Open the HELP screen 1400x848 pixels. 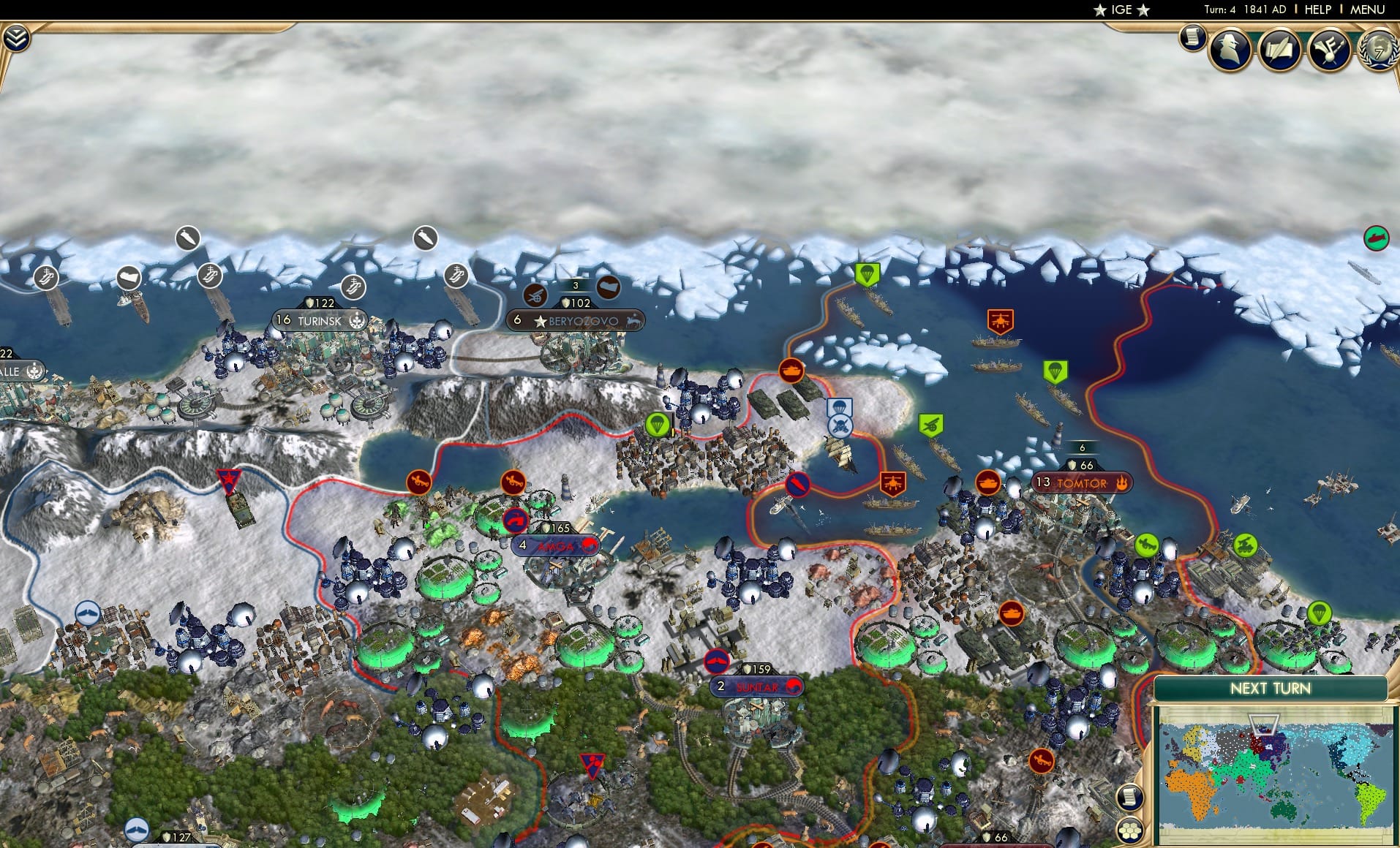pos(1317,10)
